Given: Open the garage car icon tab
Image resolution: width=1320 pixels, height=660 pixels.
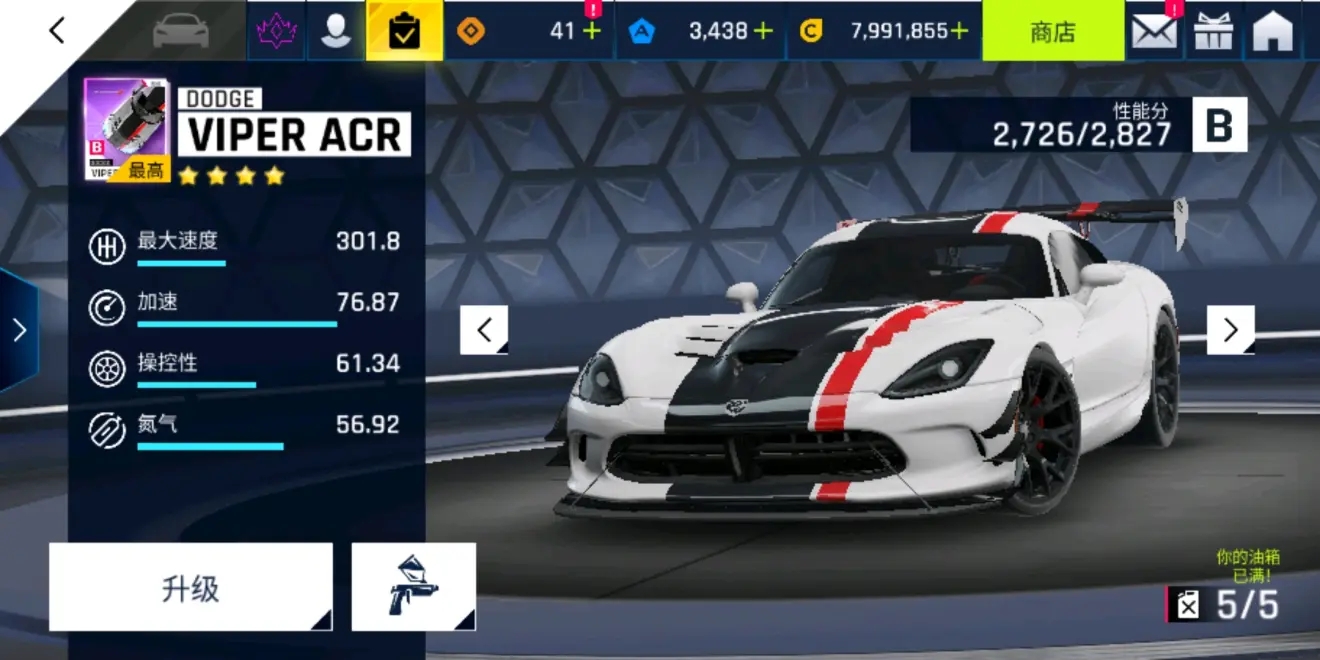Looking at the screenshot, I should 181,31.
